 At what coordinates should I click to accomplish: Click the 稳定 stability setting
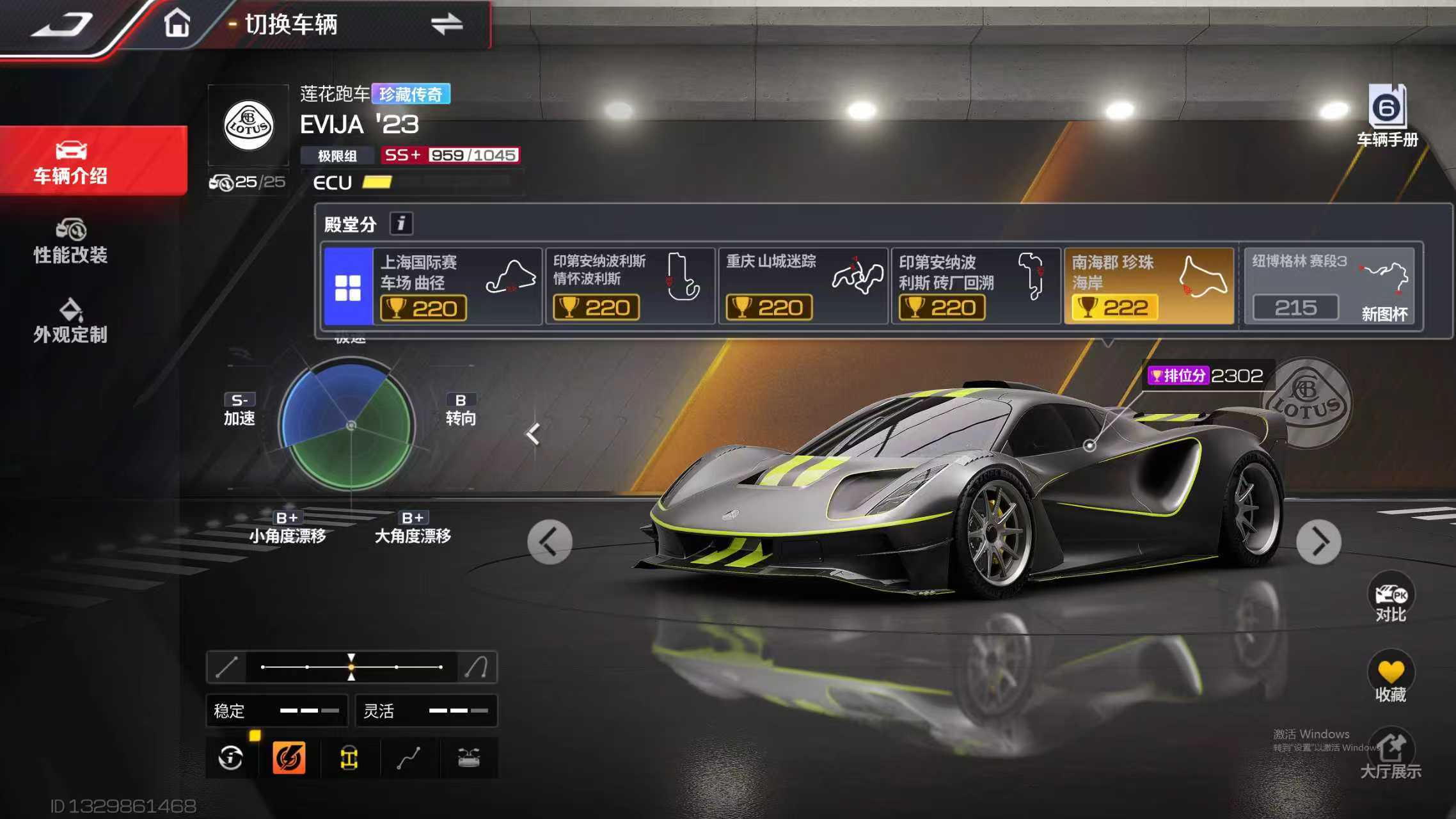tap(276, 711)
